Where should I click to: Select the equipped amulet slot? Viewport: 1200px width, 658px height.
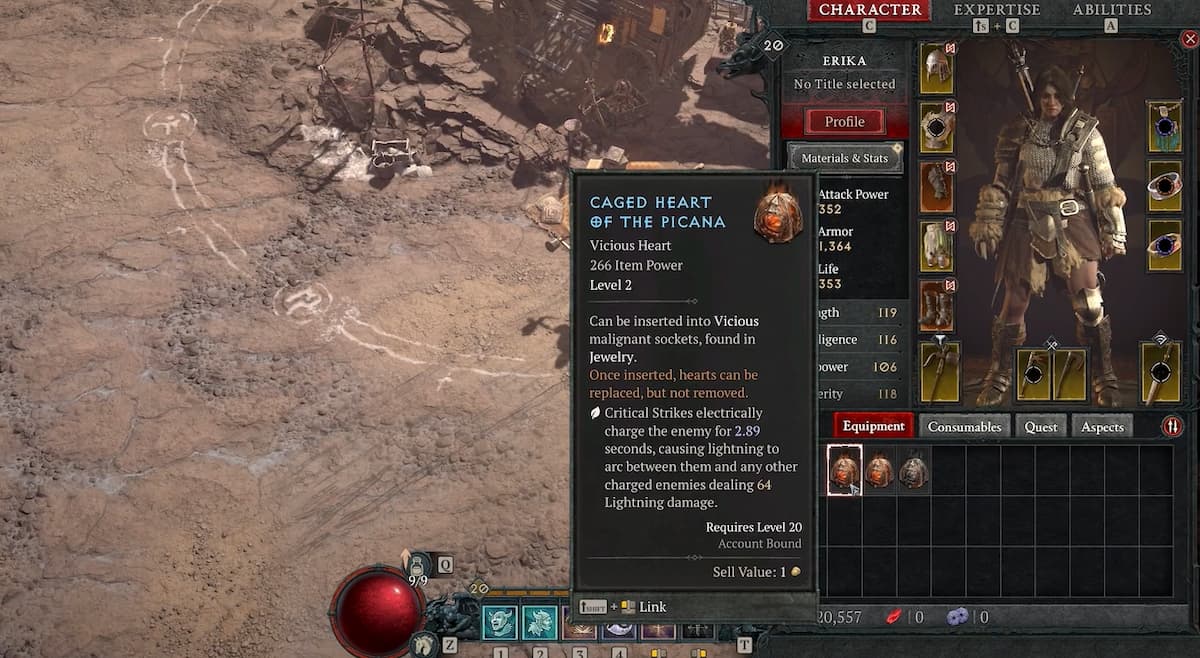pos(1164,127)
